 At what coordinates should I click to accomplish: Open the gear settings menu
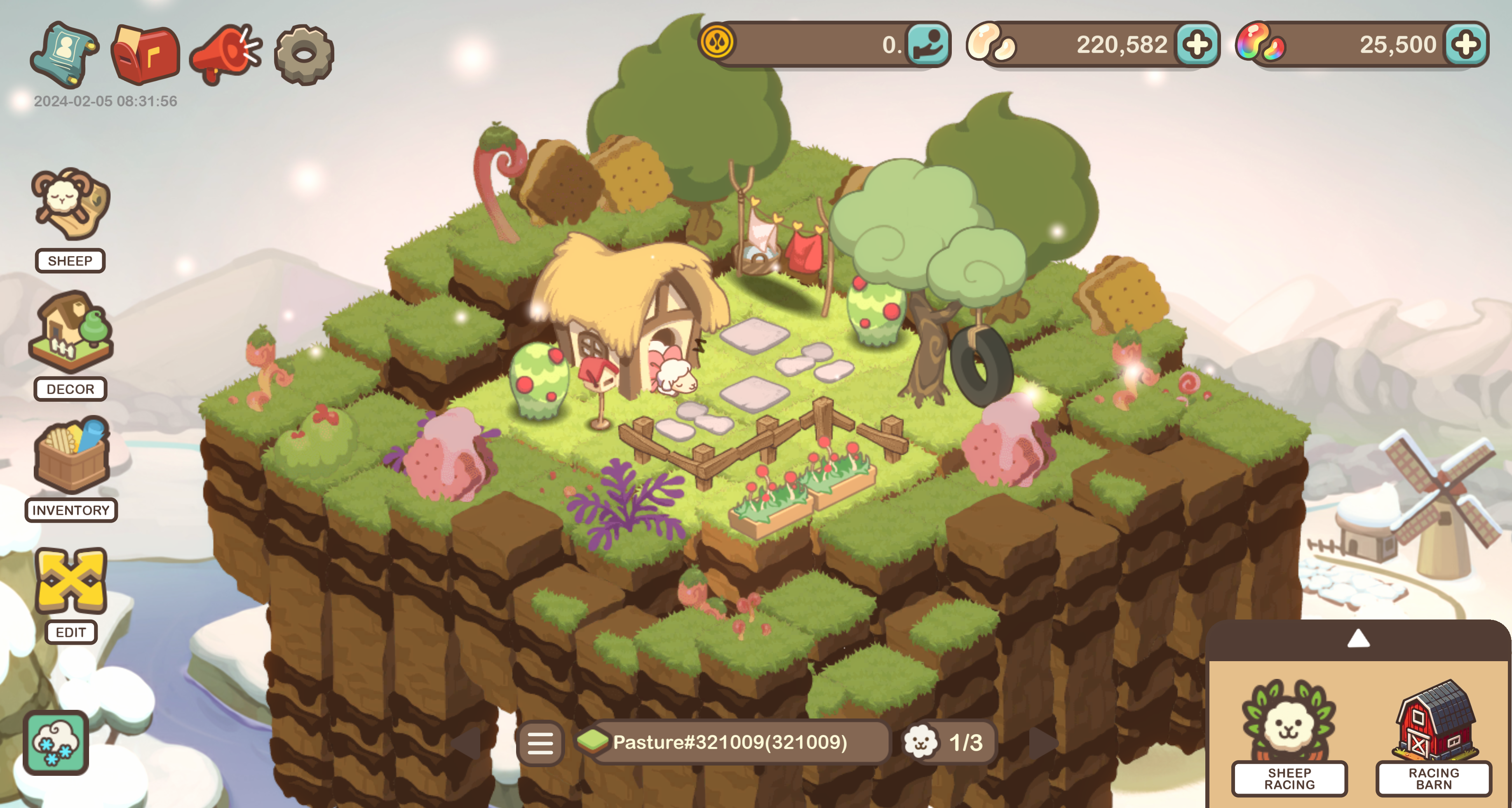coord(304,54)
